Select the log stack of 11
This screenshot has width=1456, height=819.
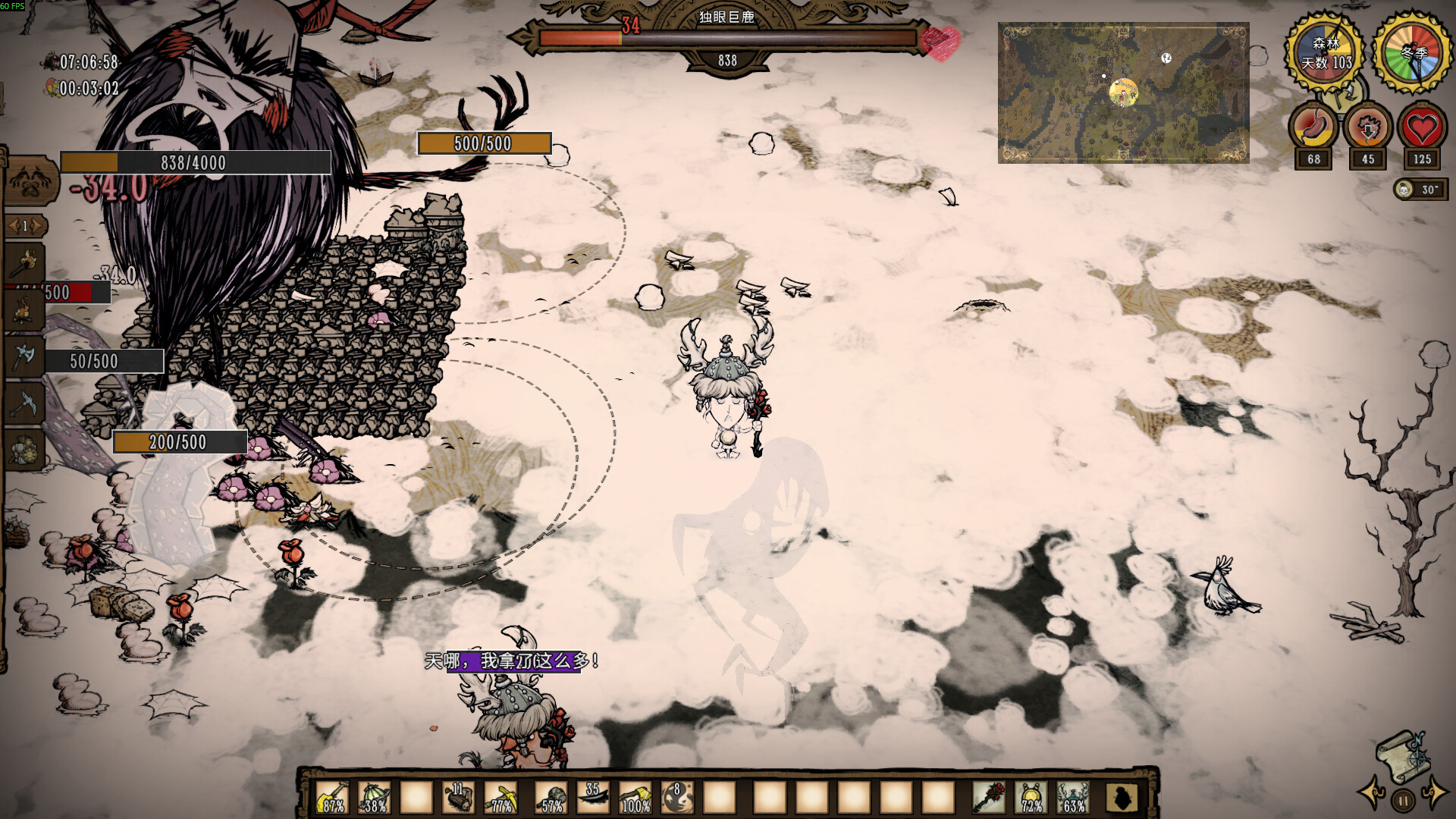pos(458,798)
